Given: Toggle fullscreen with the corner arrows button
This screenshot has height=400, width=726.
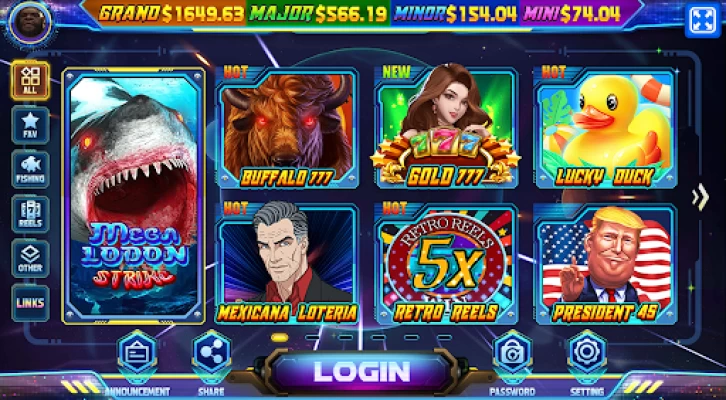Looking at the screenshot, I should 701,20.
